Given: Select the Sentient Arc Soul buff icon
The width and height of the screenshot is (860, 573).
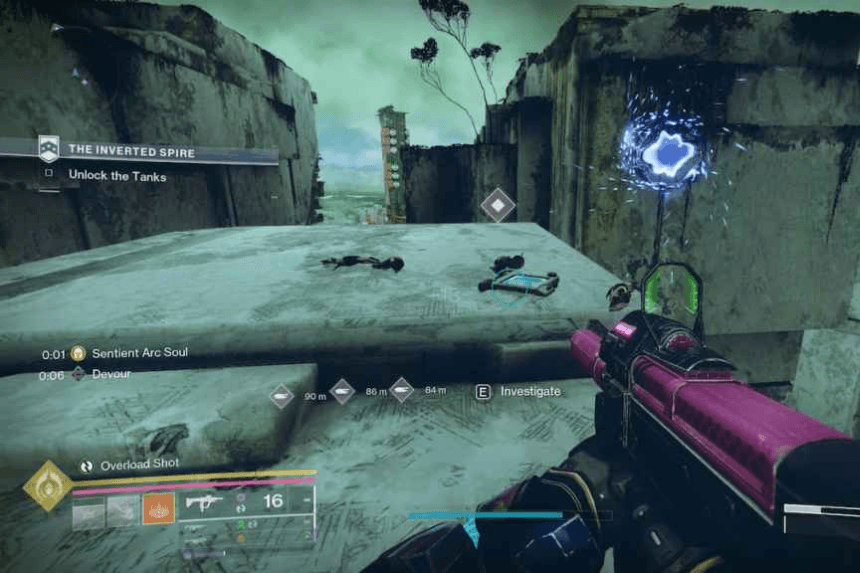Looking at the screenshot, I should tap(78, 353).
